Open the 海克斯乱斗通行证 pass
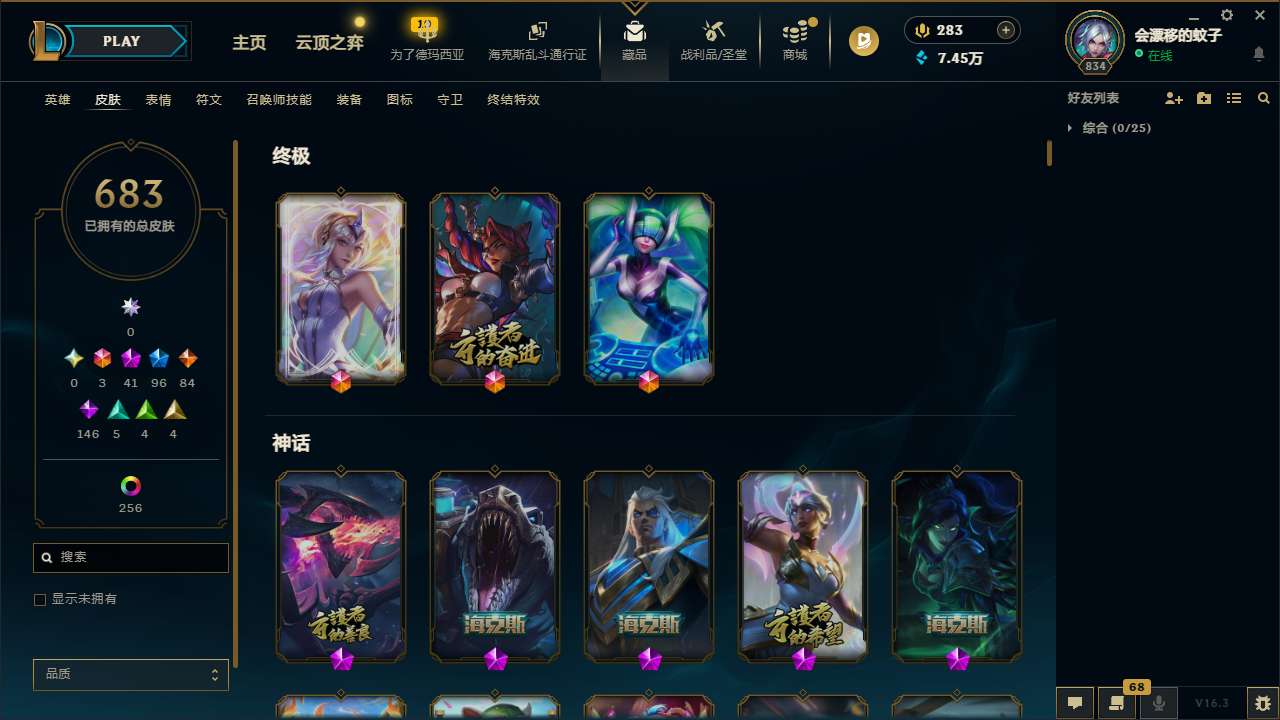The width and height of the screenshot is (1280, 720). (537, 40)
